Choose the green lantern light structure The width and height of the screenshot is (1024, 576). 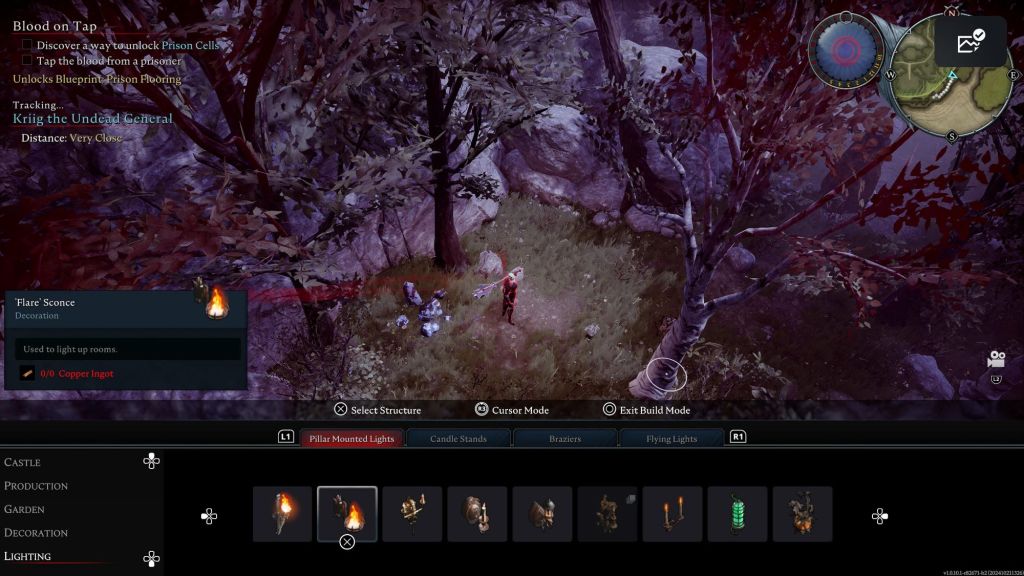(x=737, y=514)
